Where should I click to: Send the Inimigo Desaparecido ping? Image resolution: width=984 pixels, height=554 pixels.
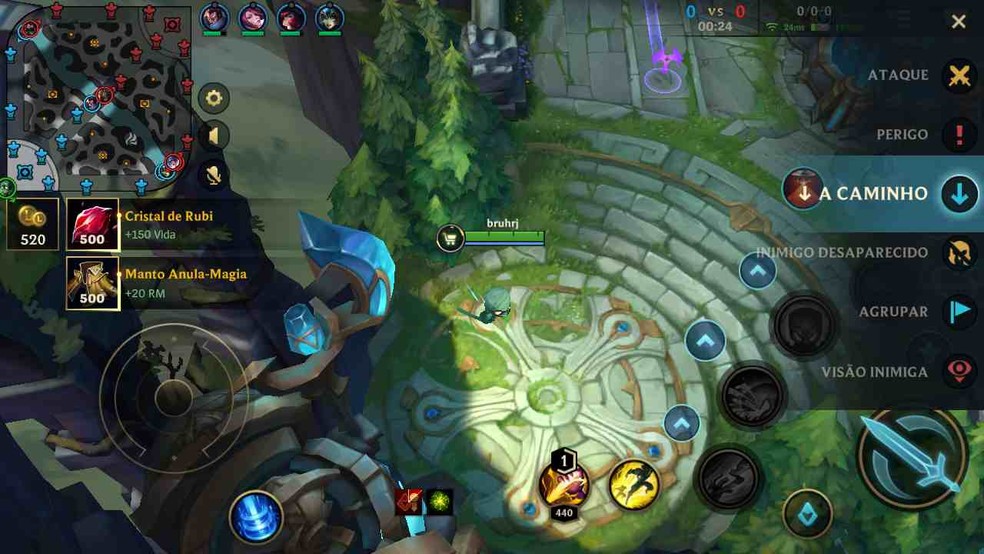[x=959, y=253]
